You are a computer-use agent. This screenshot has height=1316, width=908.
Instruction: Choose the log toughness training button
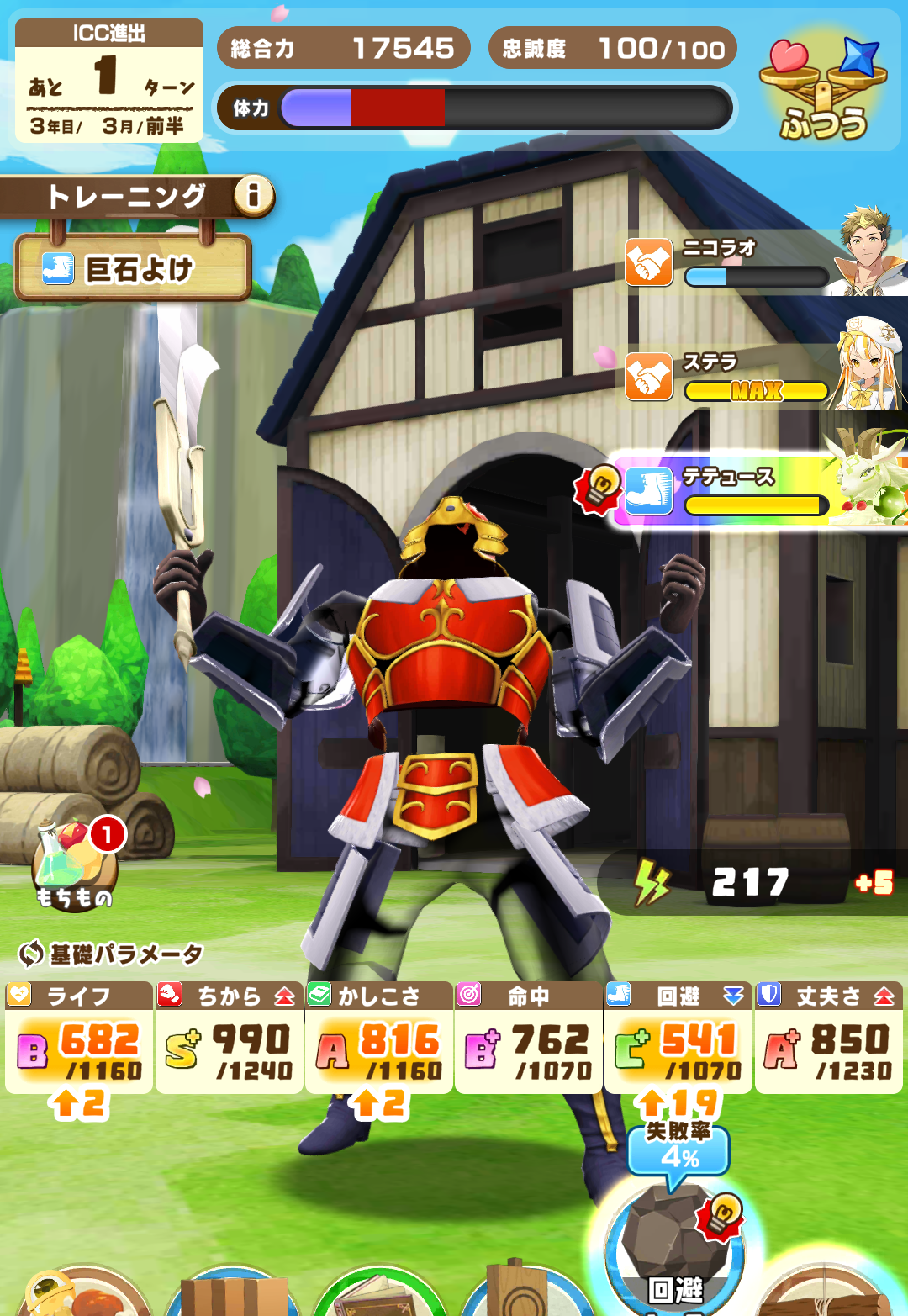coord(828,1295)
